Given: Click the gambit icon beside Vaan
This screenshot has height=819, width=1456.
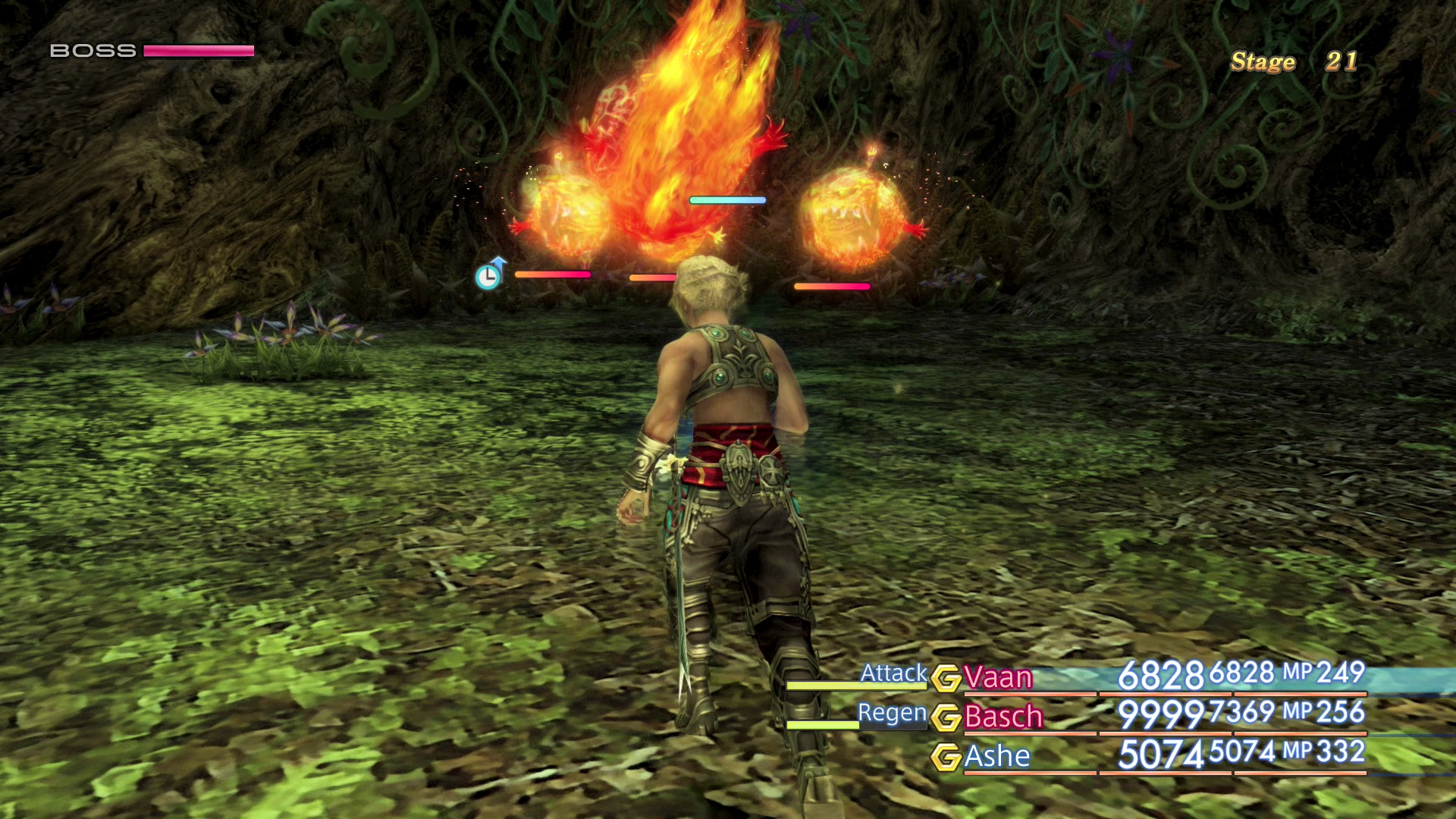Looking at the screenshot, I should tap(946, 678).
